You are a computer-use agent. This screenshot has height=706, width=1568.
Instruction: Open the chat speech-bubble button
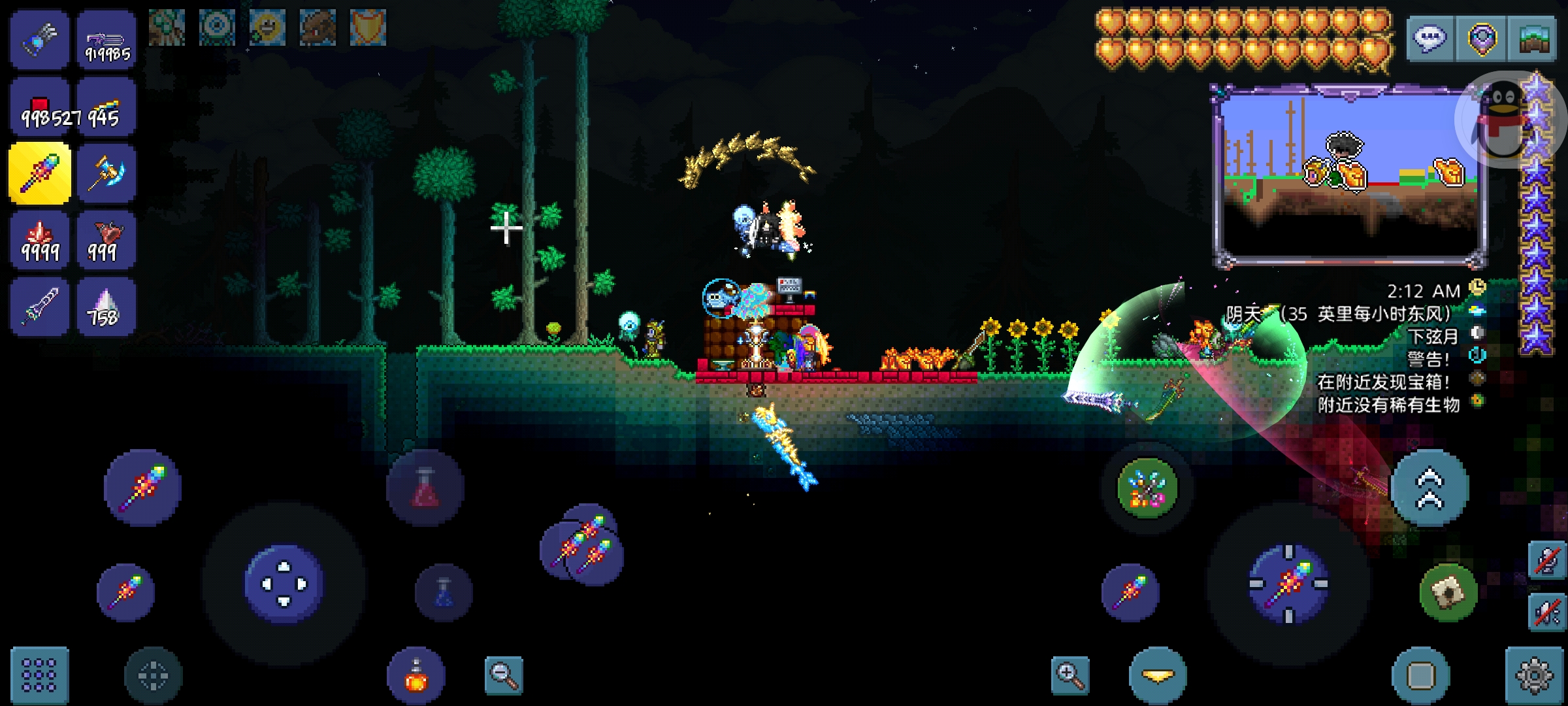pos(1430,39)
